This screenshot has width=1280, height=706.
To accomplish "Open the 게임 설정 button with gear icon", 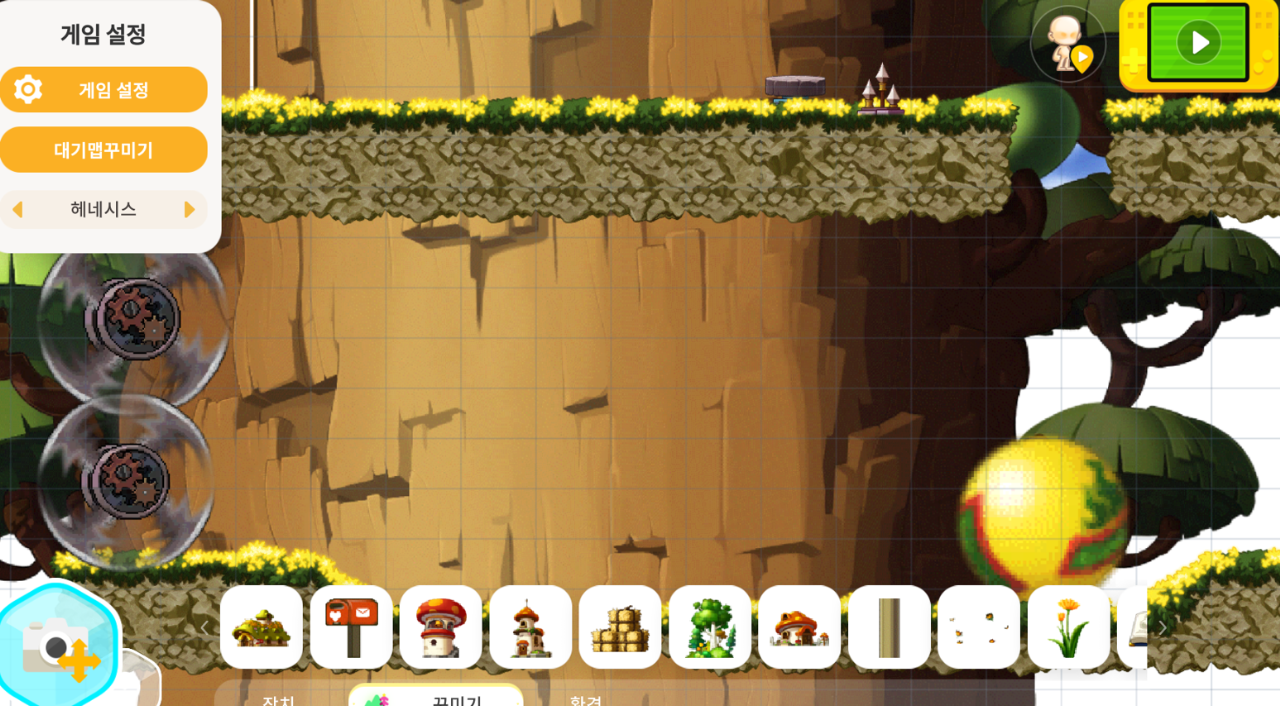I will [x=104, y=90].
